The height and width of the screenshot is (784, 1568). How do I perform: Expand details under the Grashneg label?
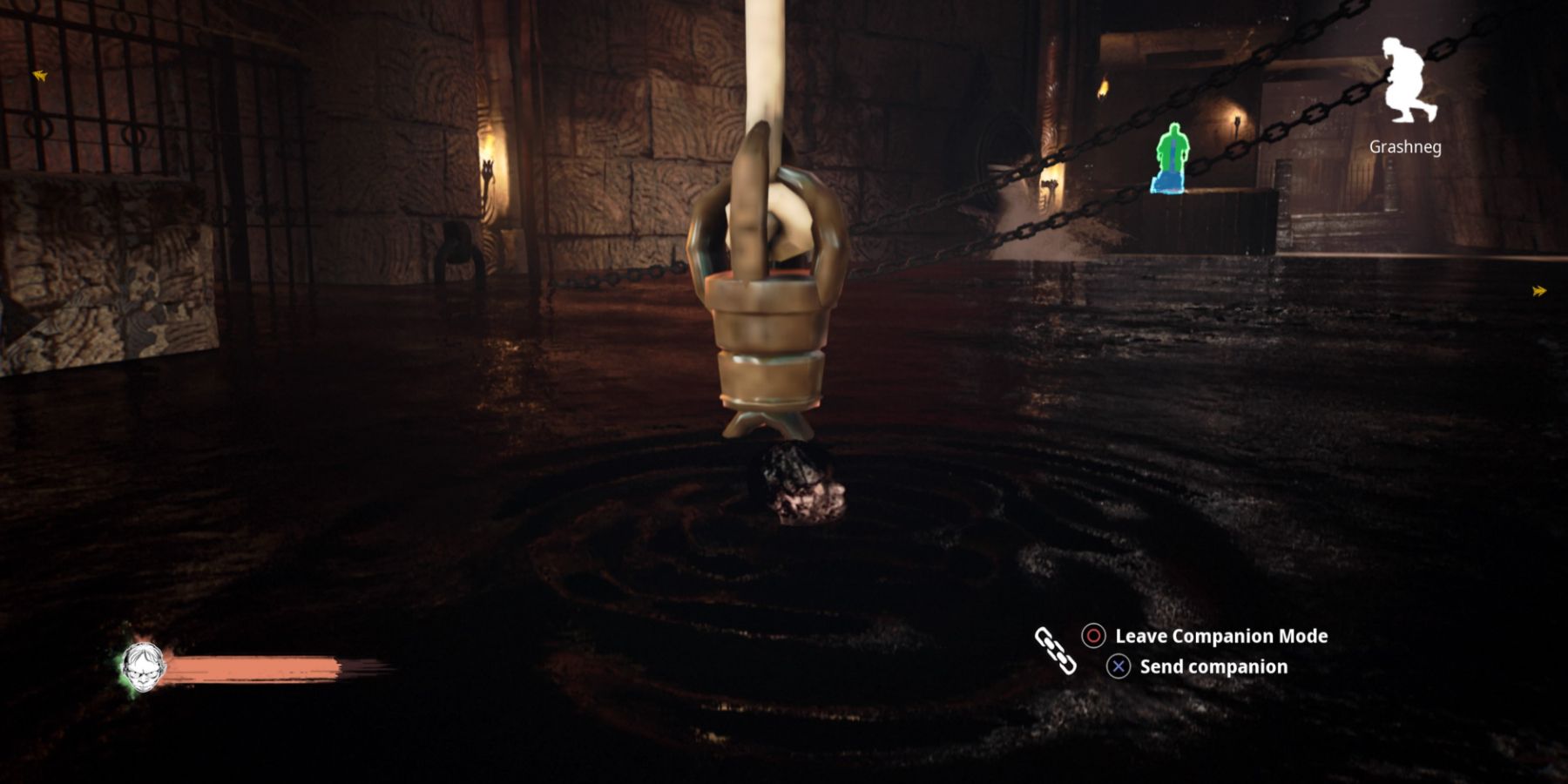tap(1405, 148)
